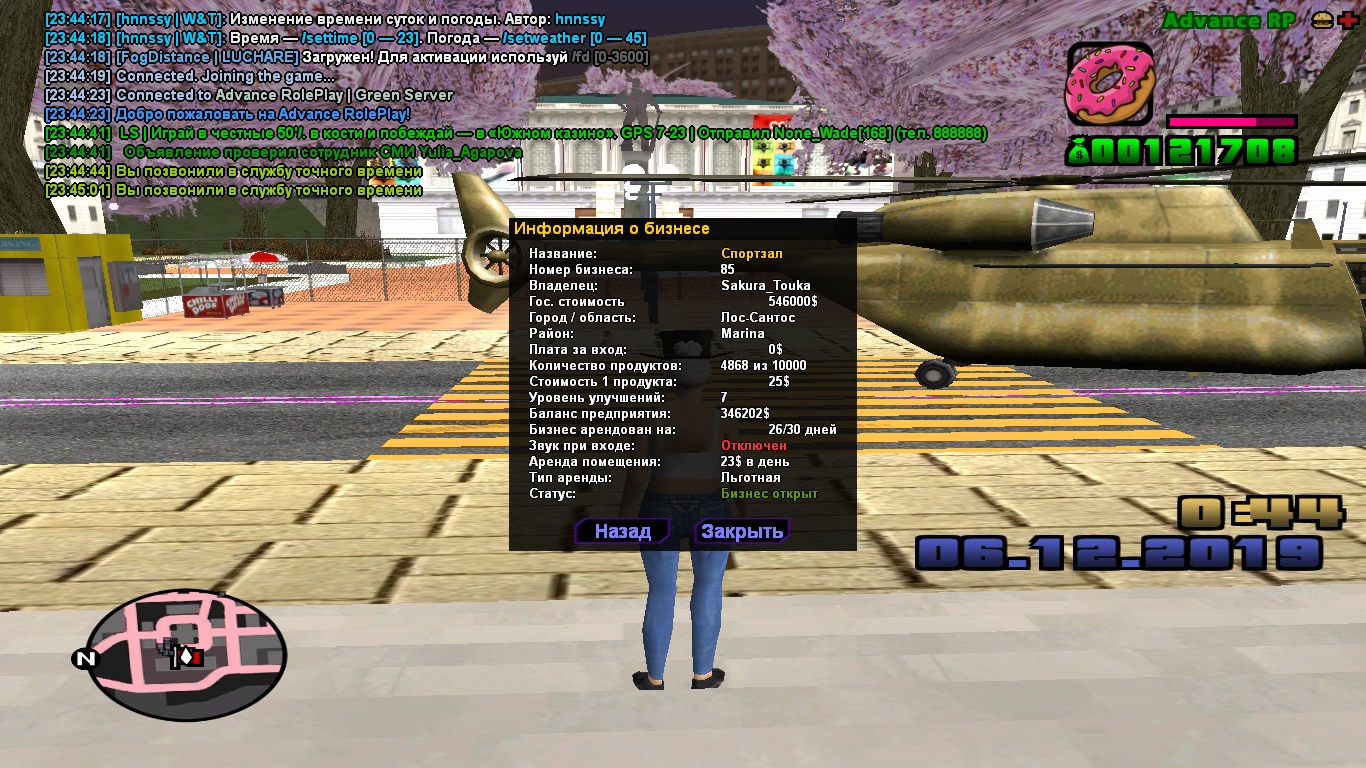Image resolution: width=1366 pixels, height=768 pixels.
Task: Click the Назад button
Action: [x=622, y=531]
